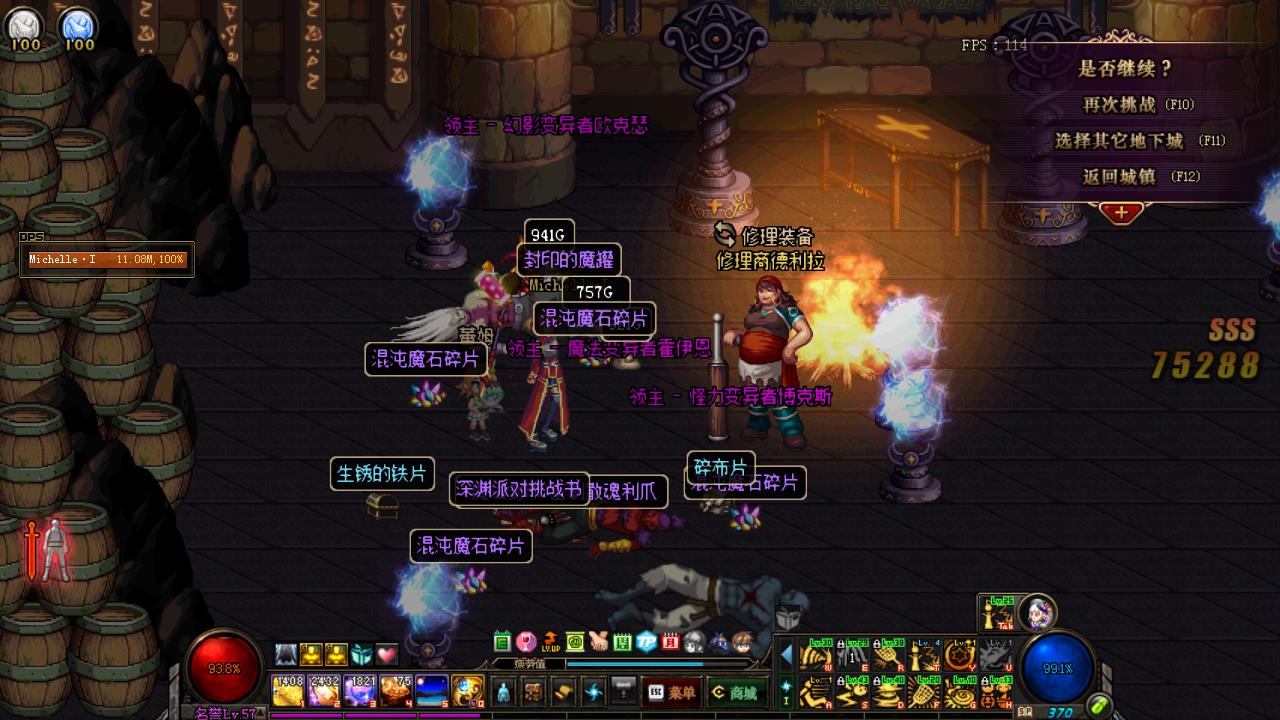This screenshot has width=1280, height=720.
Task: Open the ESC 菜单 menu button
Action: pyautogui.click(x=670, y=692)
